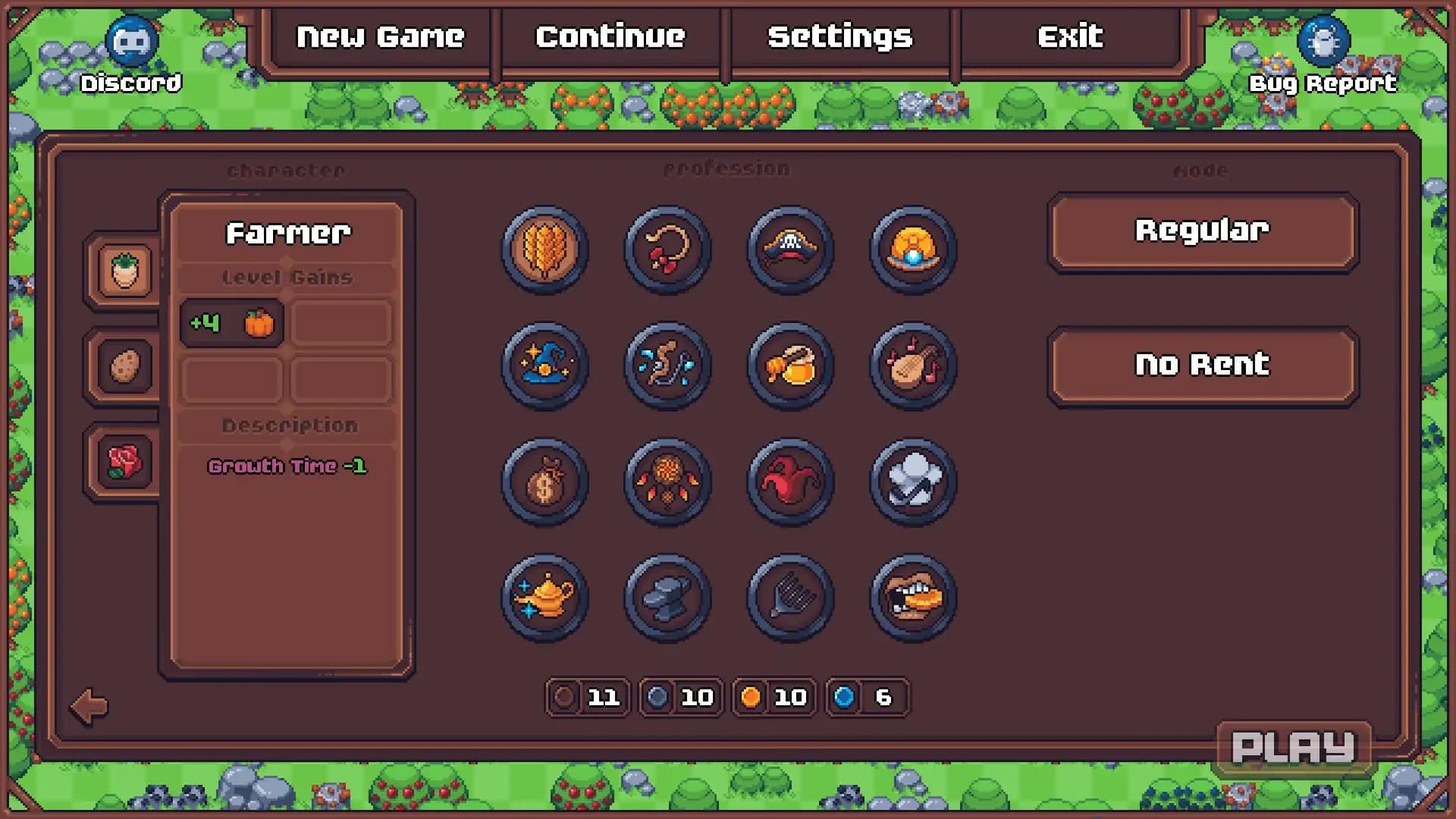Toggle the Regular mode setting
This screenshot has width=1456, height=819.
point(1202,231)
